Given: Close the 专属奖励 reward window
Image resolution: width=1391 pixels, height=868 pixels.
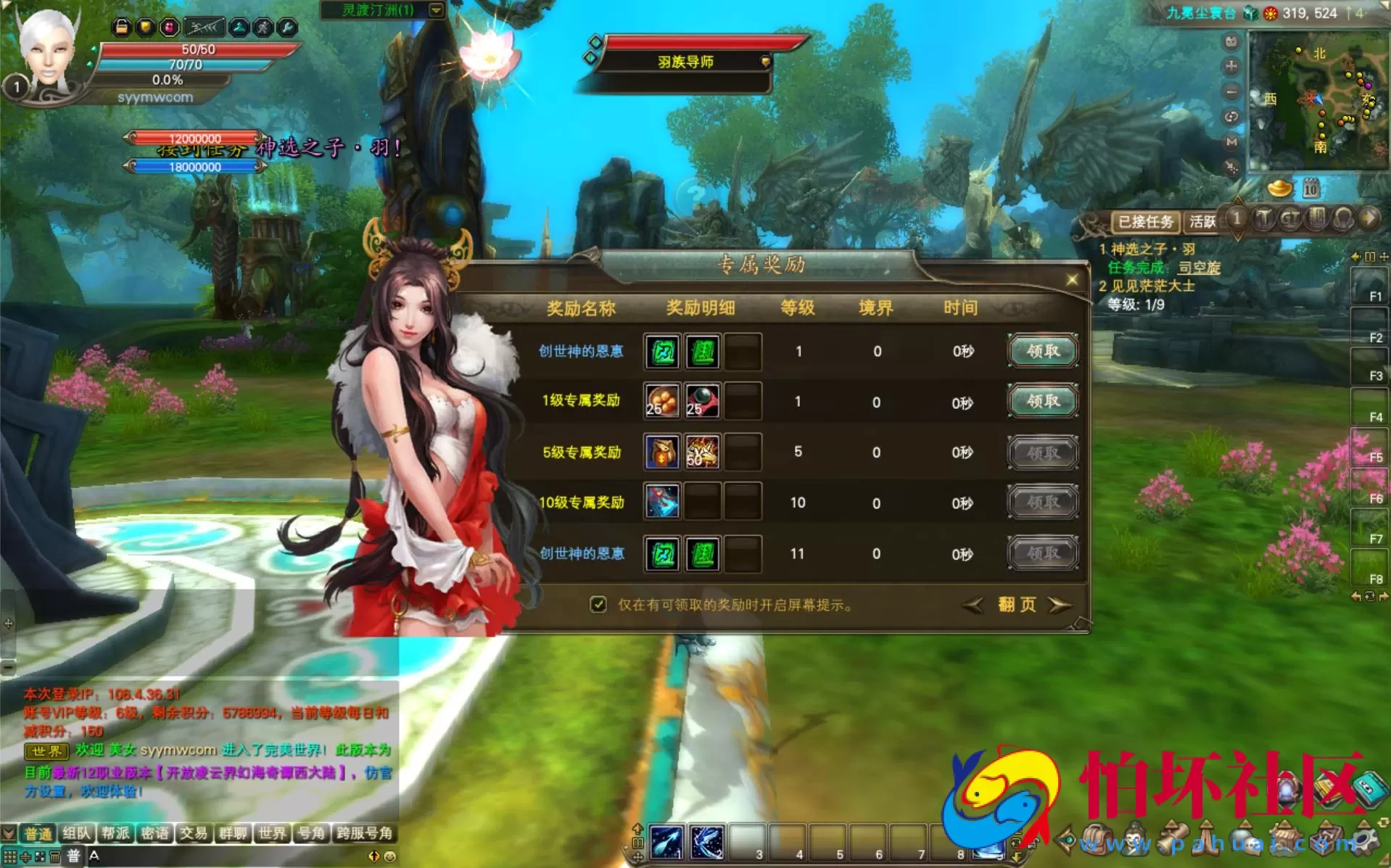Looking at the screenshot, I should point(1072,280).
